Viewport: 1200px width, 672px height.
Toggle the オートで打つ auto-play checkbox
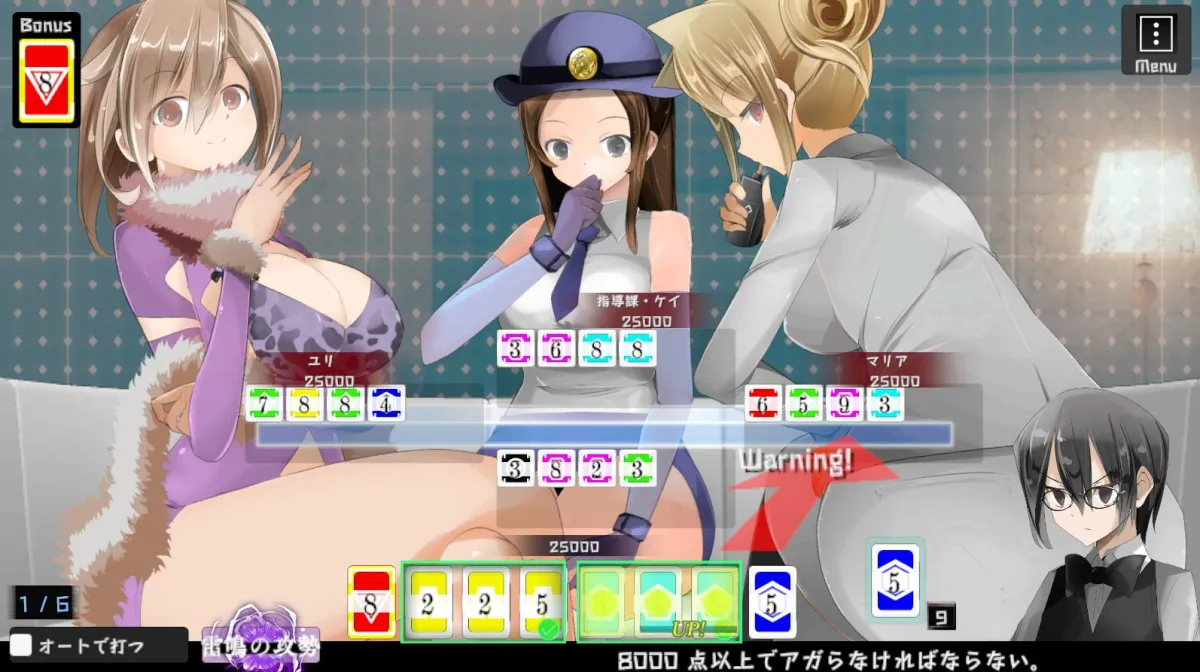[x=22, y=646]
